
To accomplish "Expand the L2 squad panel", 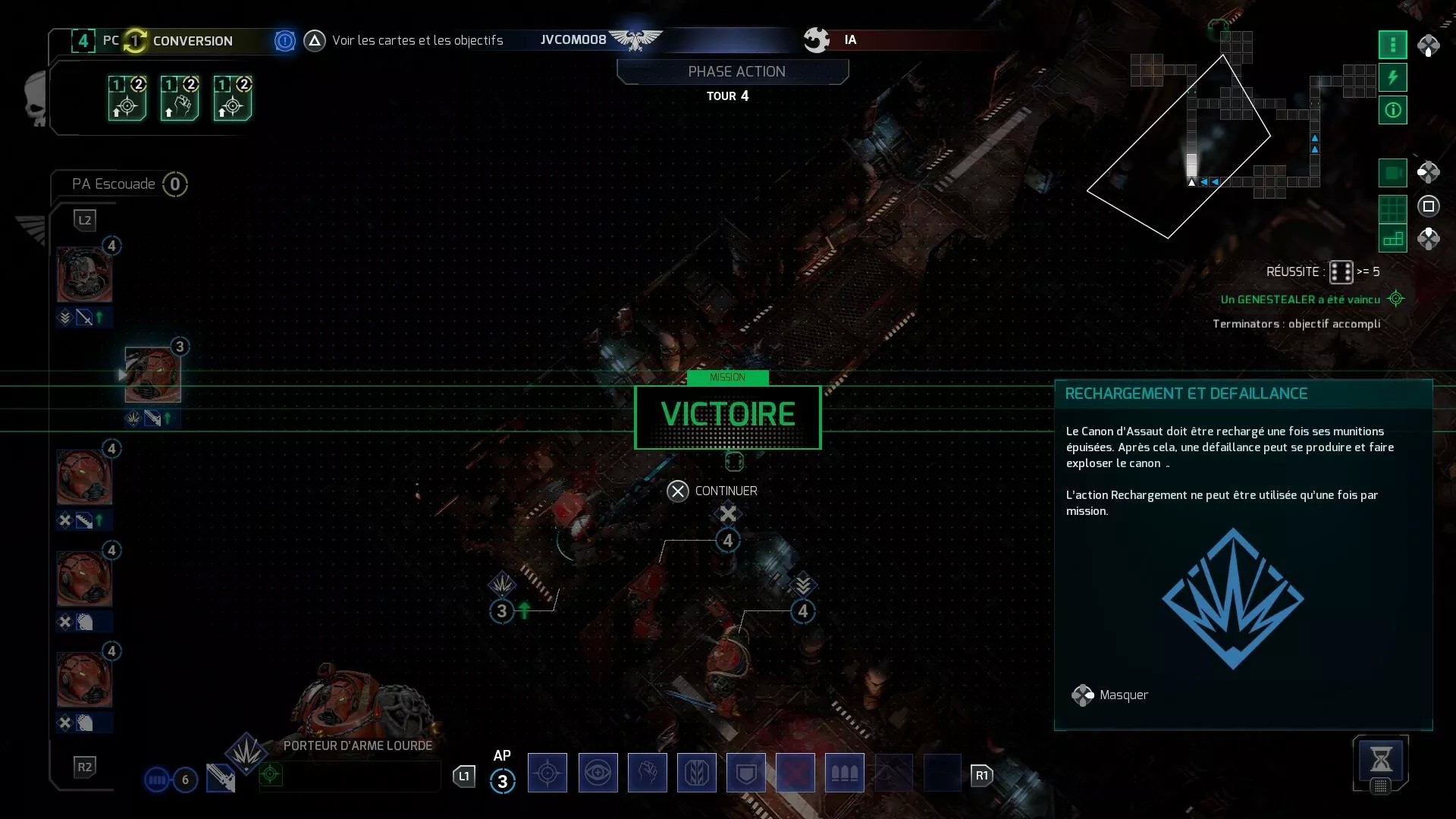I will 85,220.
